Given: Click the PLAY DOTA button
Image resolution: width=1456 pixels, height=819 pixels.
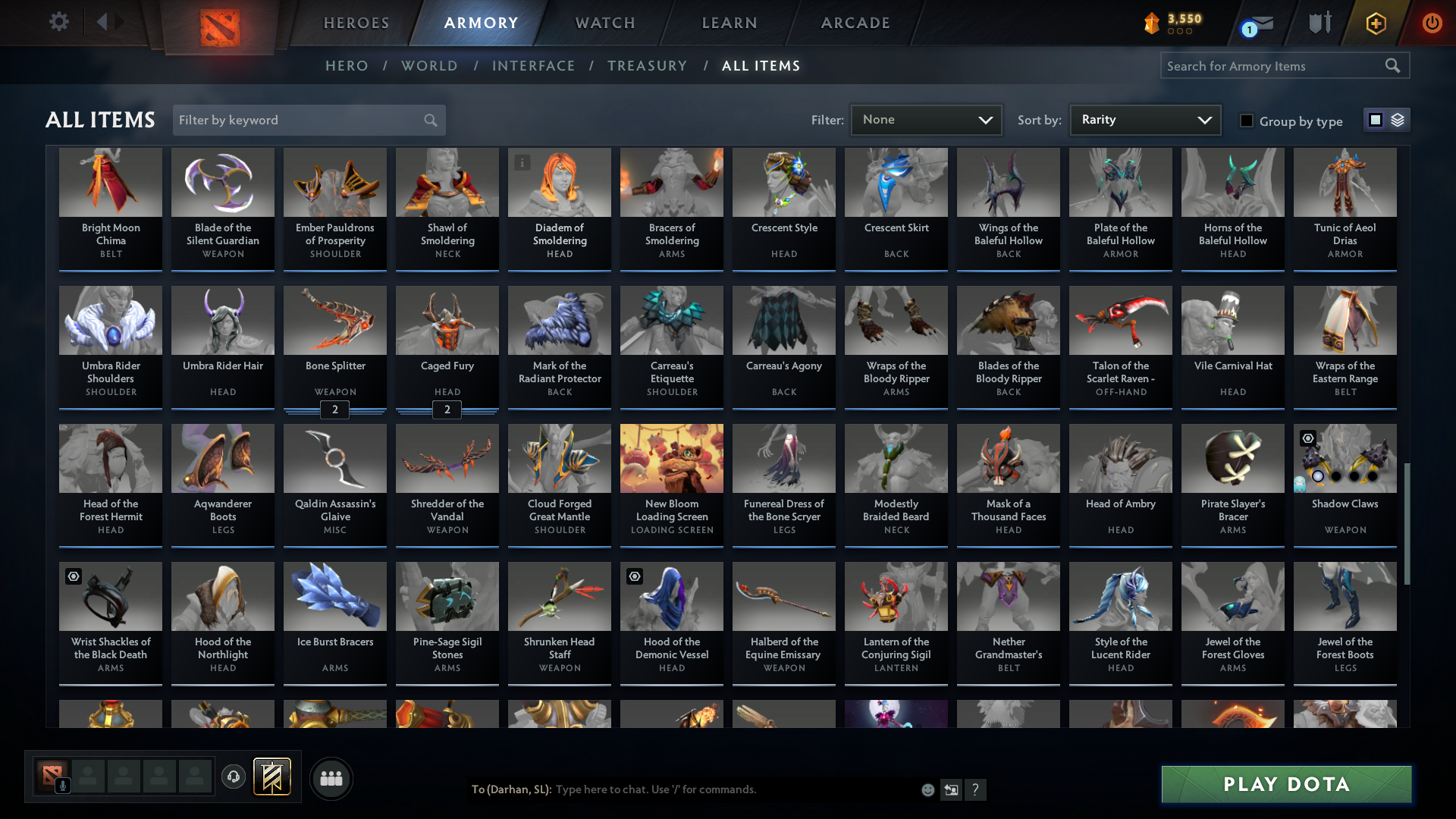Looking at the screenshot, I should click(x=1285, y=785).
